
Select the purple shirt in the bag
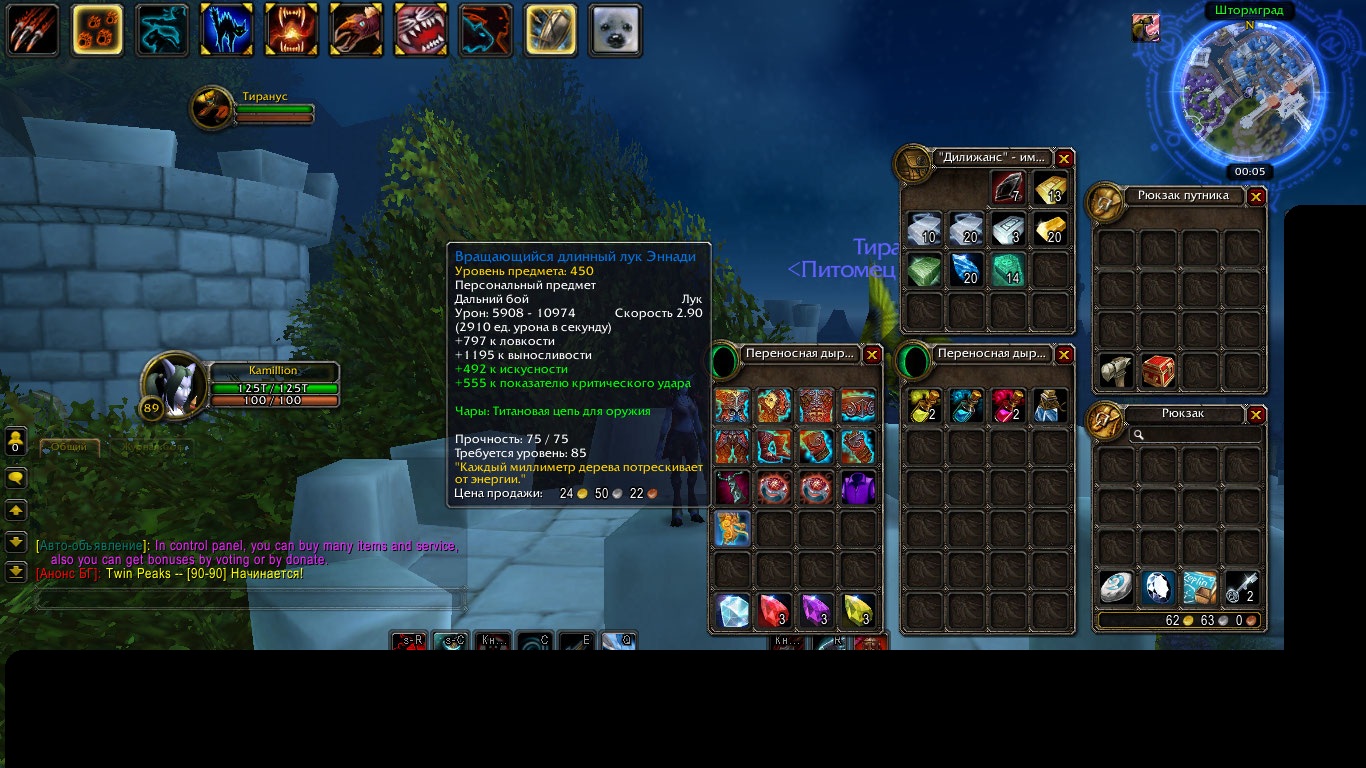(858, 488)
